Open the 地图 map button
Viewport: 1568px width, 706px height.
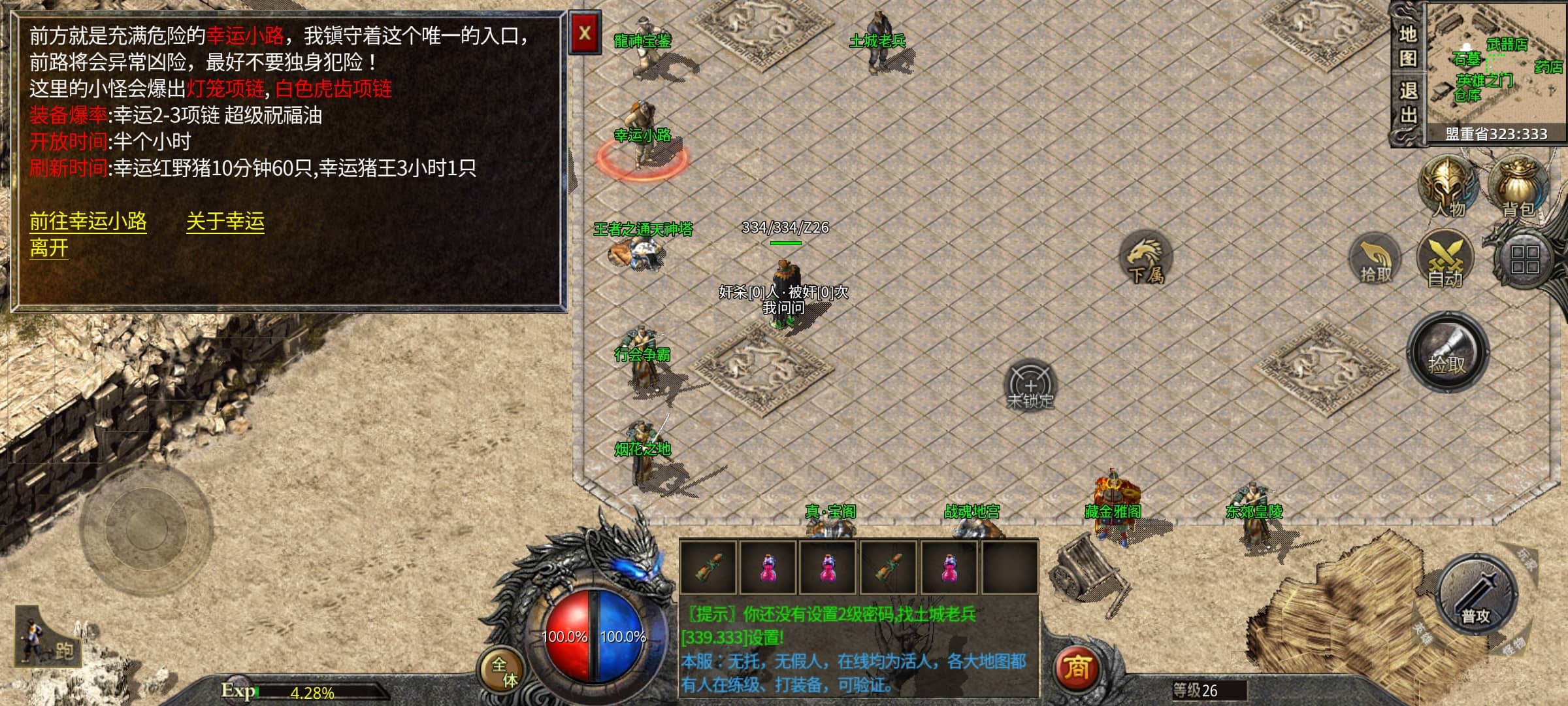pos(1408,46)
